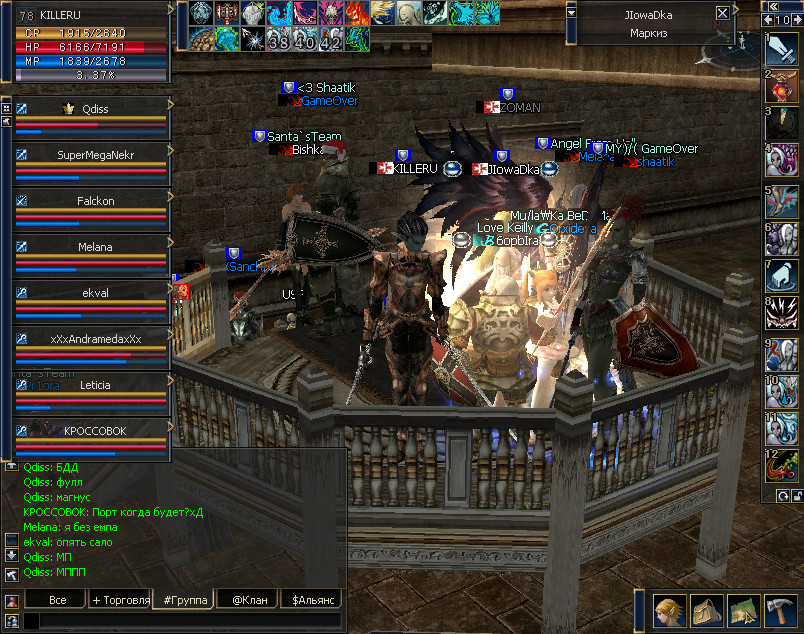Screen dimensions: 804x634
Task: Open the inventory bag icon
Action: coord(706,608)
